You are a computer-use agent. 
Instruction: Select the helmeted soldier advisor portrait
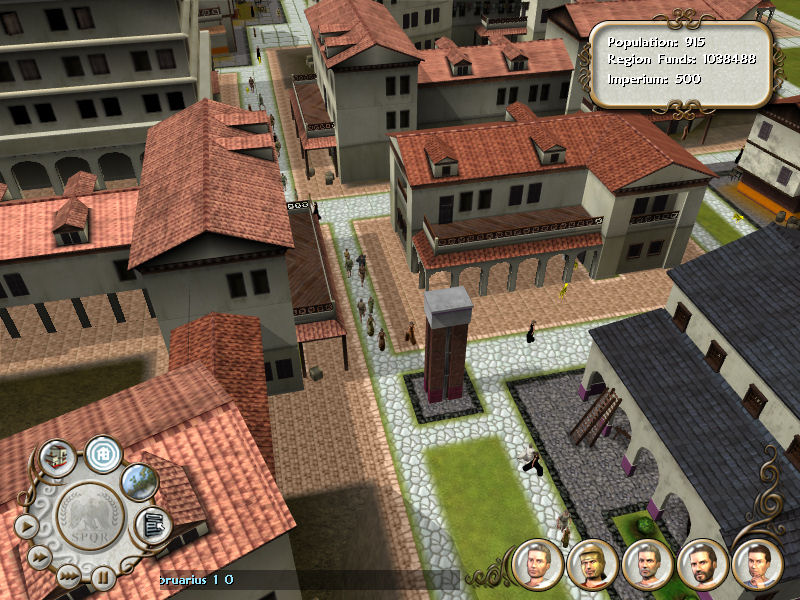[590, 564]
